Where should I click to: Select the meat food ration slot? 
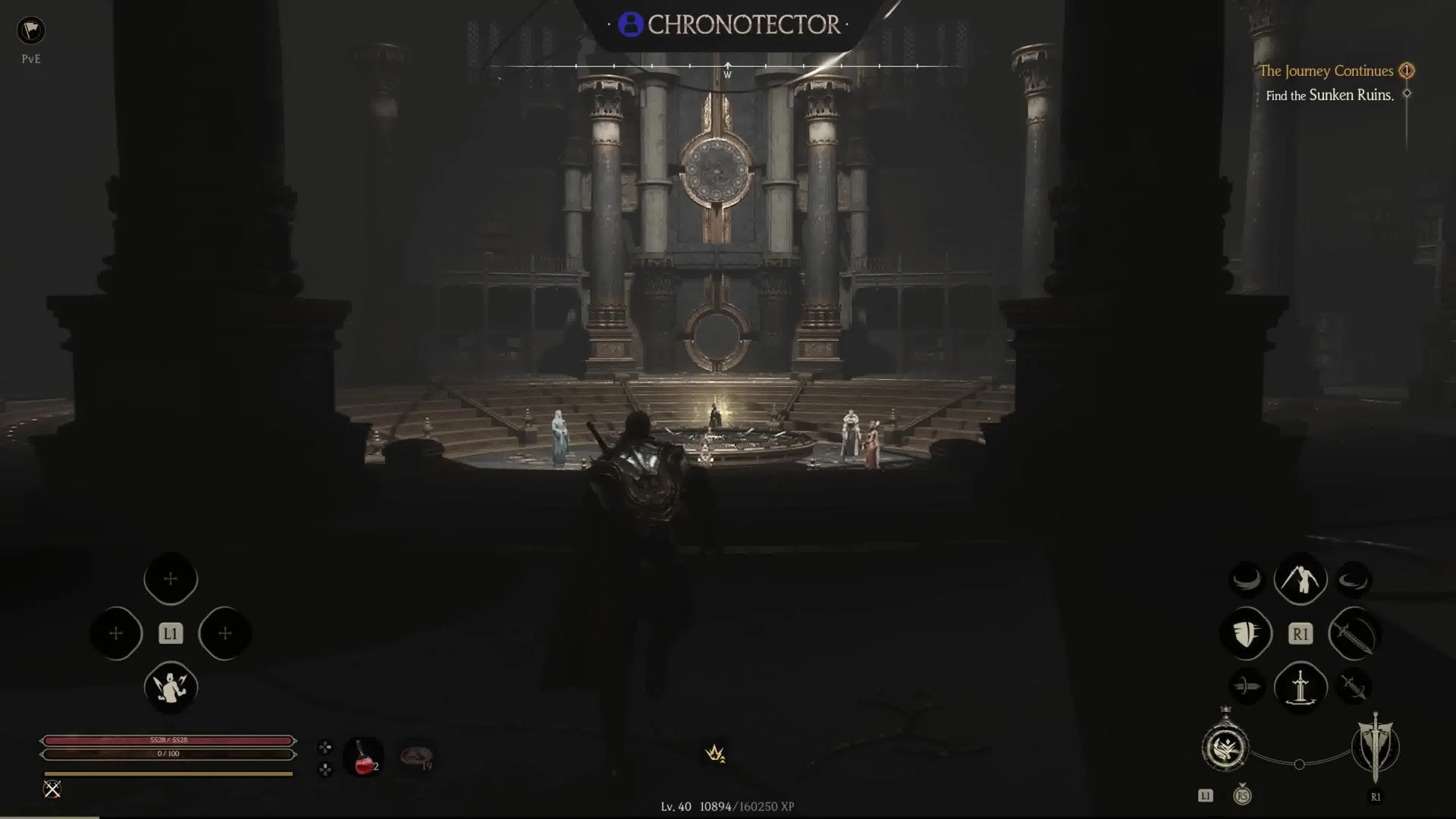click(x=416, y=756)
